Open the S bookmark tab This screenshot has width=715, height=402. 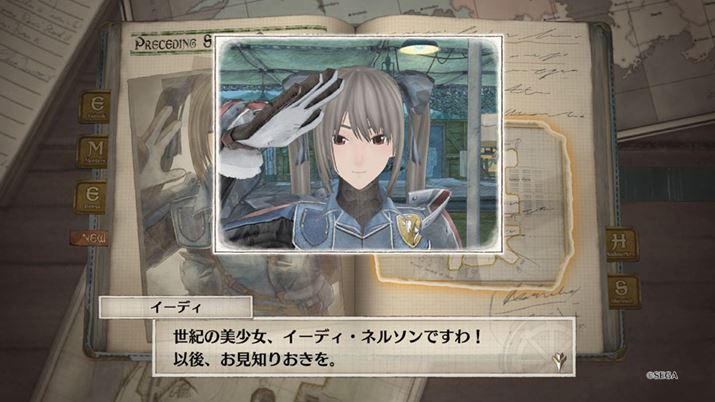point(623,291)
